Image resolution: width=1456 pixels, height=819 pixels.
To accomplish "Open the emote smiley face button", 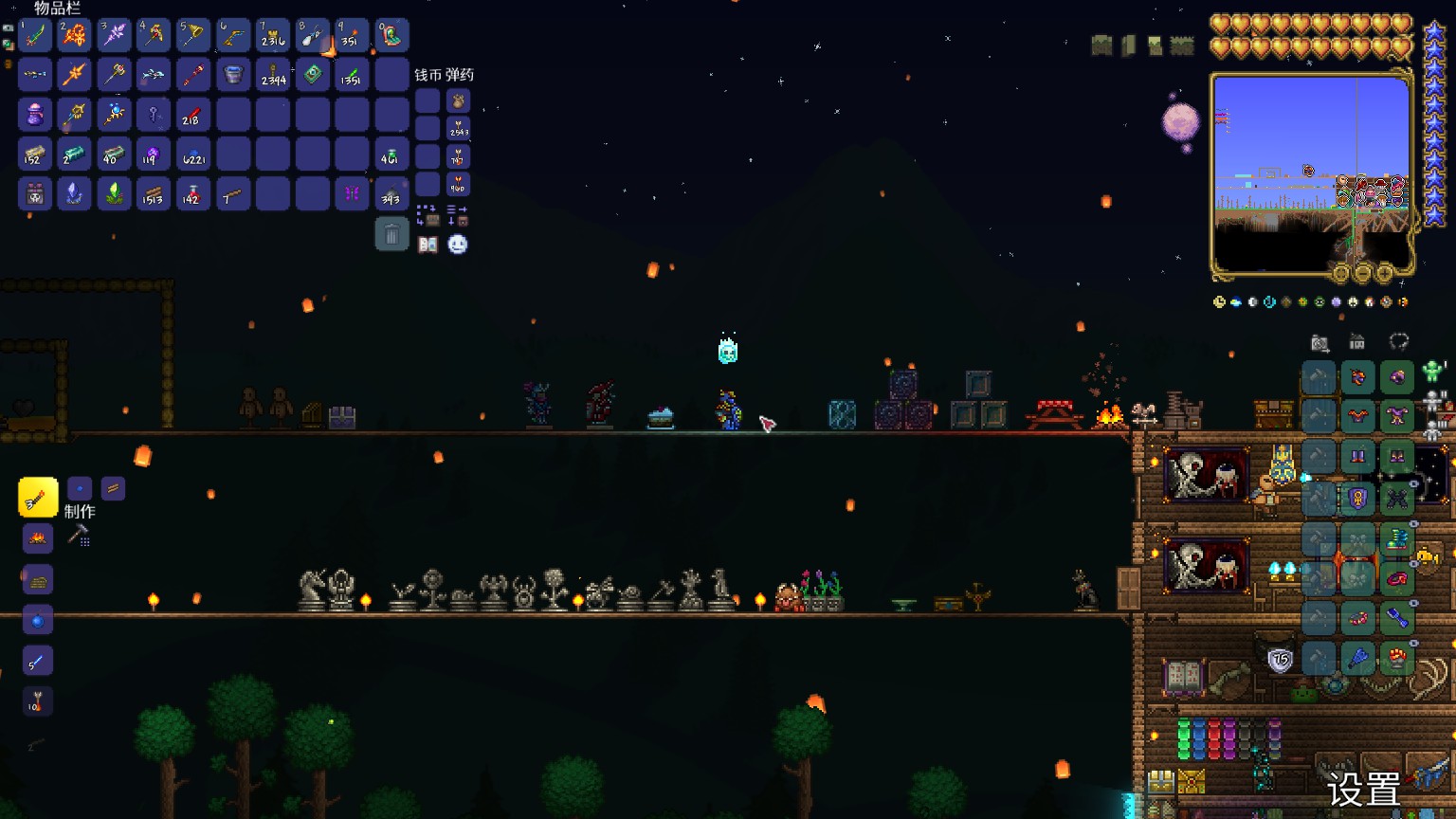I will (458, 245).
